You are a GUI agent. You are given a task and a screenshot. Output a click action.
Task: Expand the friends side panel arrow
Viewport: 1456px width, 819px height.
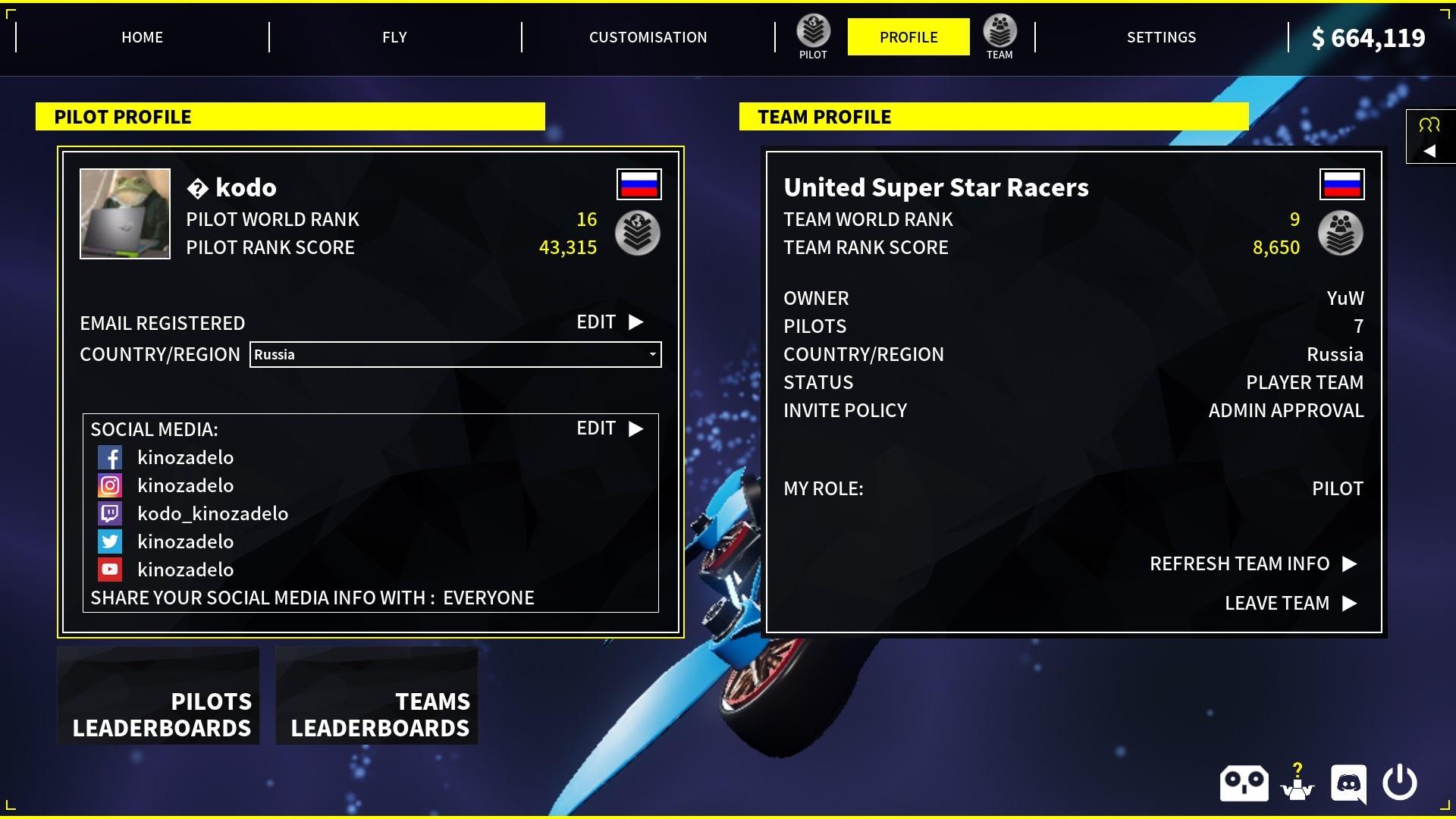(1429, 151)
